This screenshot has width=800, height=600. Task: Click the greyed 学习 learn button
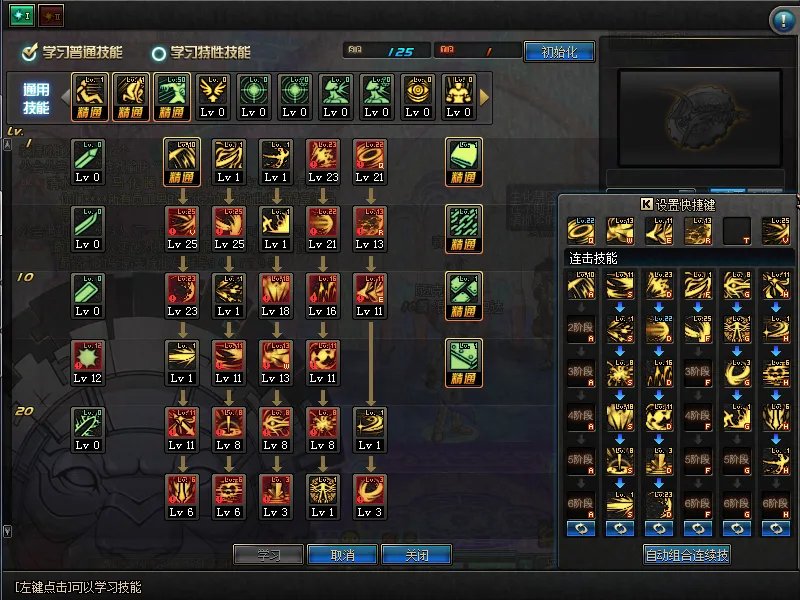(x=268, y=555)
